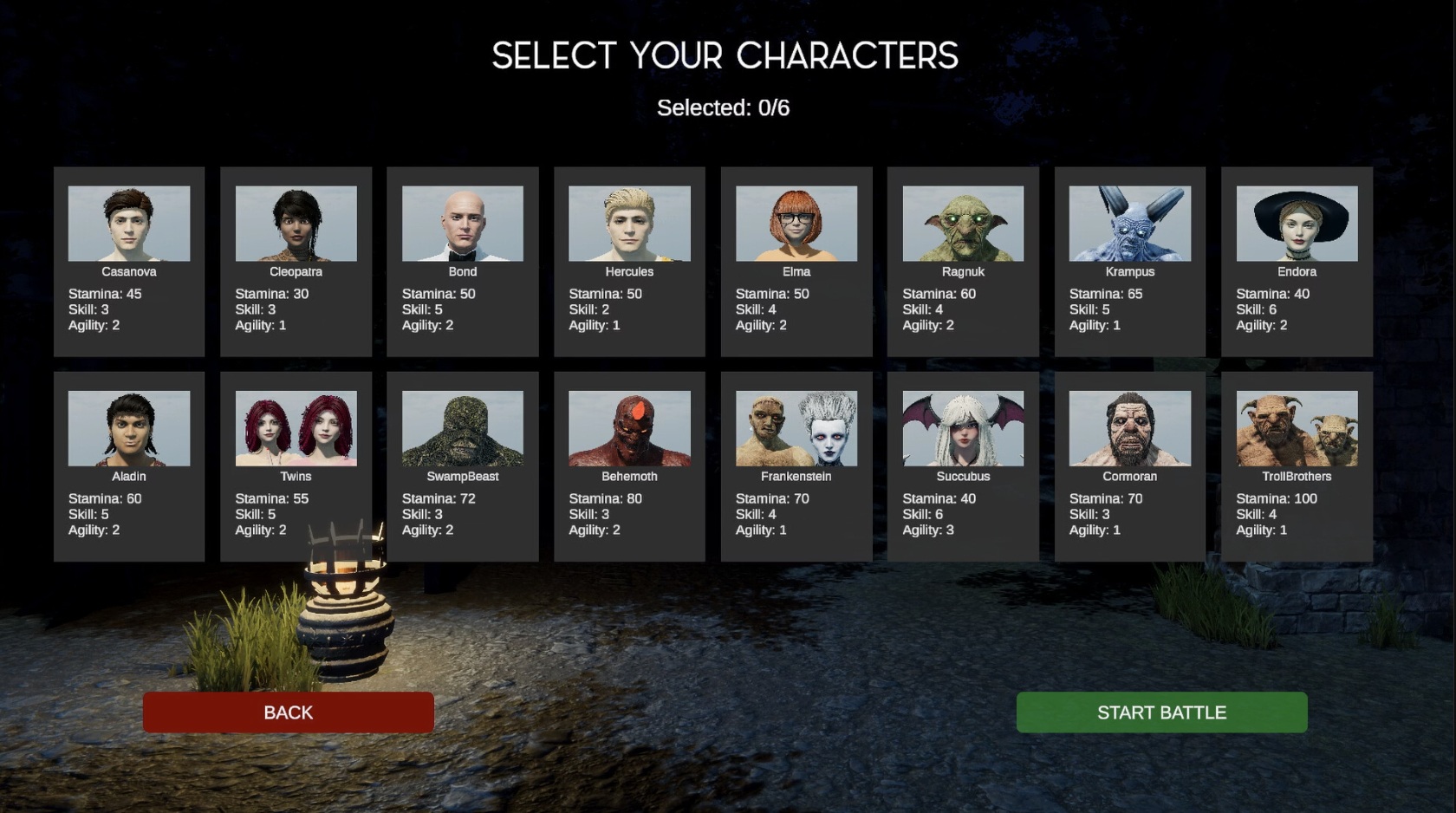1456x813 pixels.
Task: Choose Cleopatra for your team
Action: pyautogui.click(x=296, y=261)
